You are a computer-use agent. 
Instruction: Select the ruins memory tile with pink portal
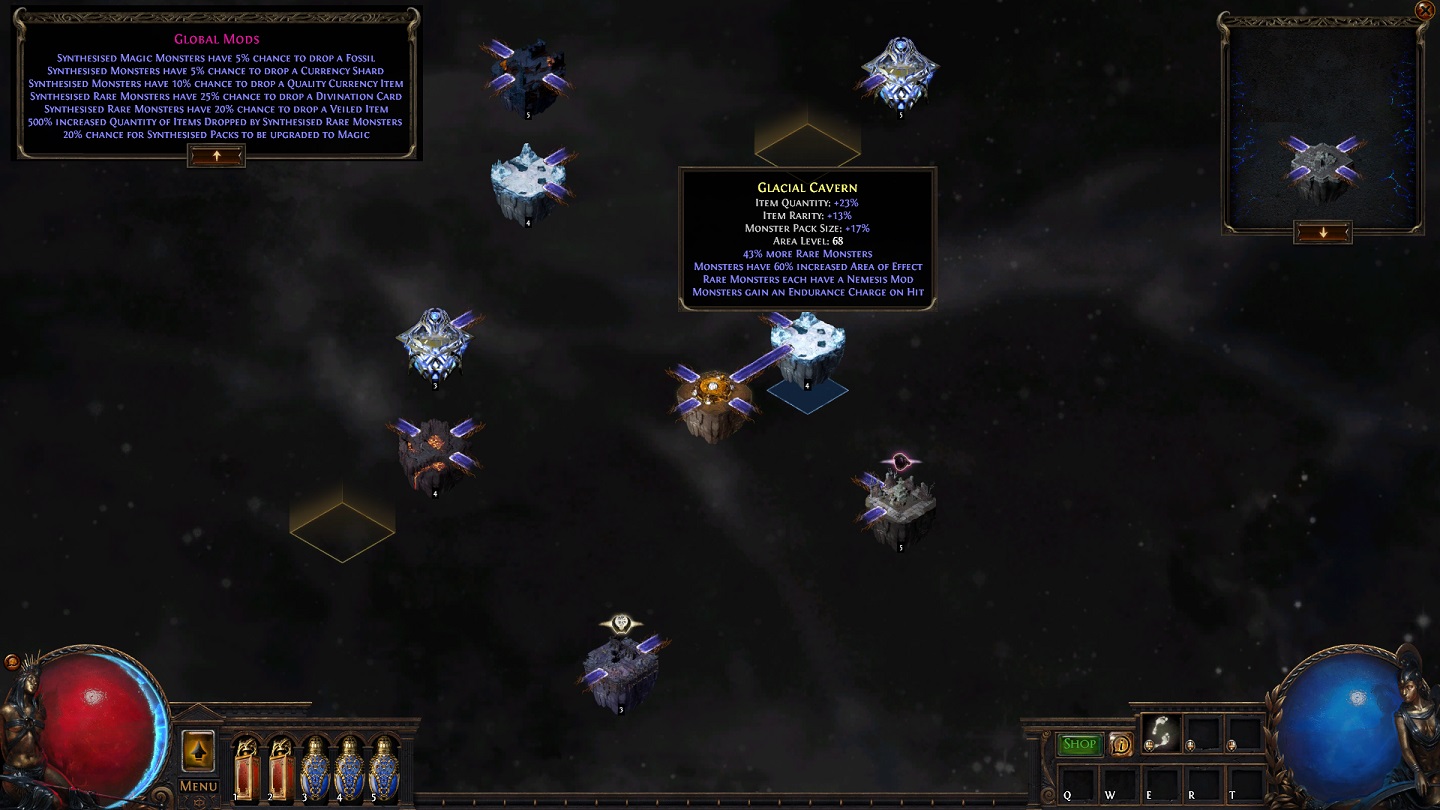click(x=900, y=507)
